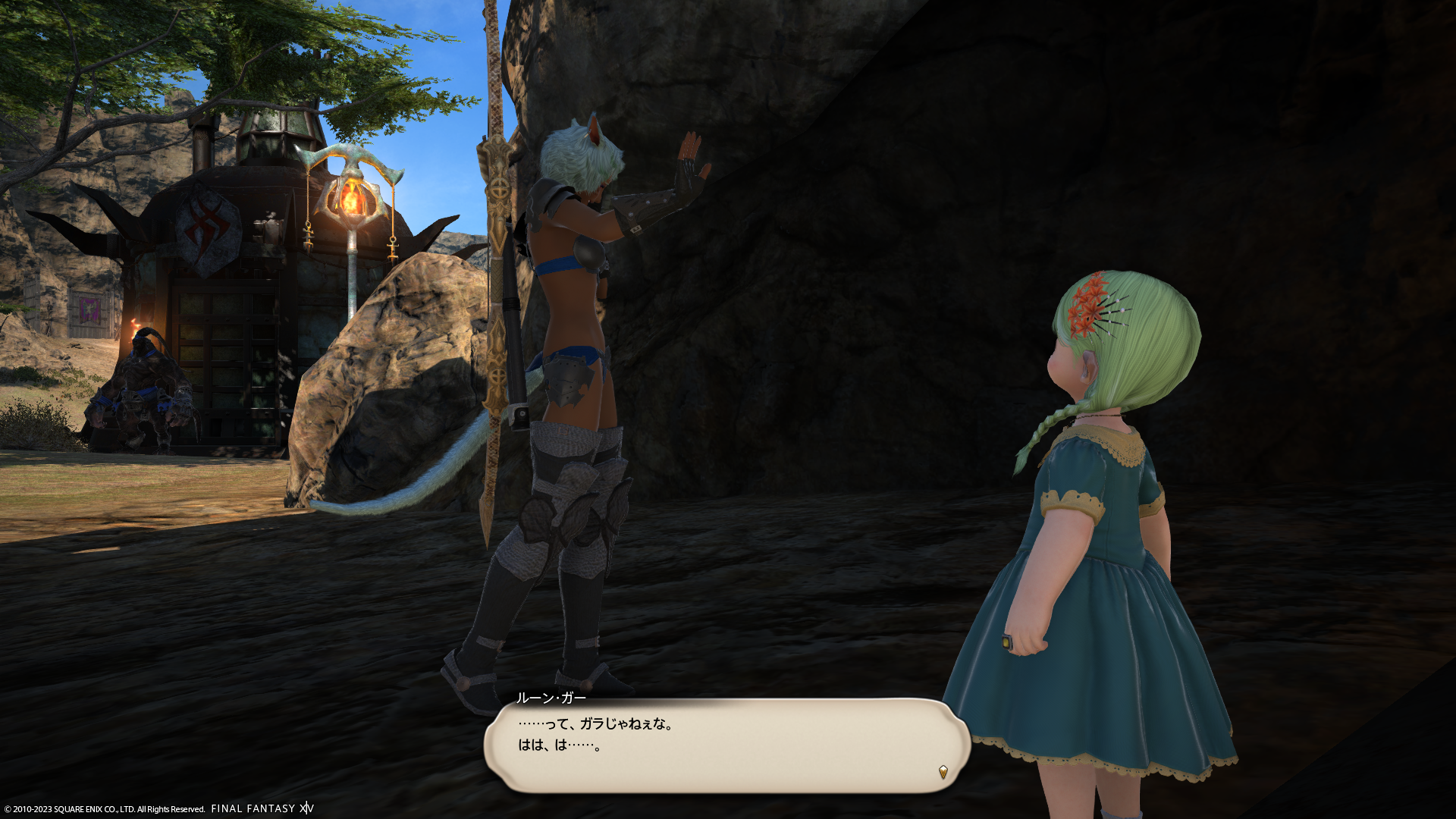
Task: Click the ルーン·ガー dialogue box to continue
Action: pyautogui.click(x=726, y=745)
